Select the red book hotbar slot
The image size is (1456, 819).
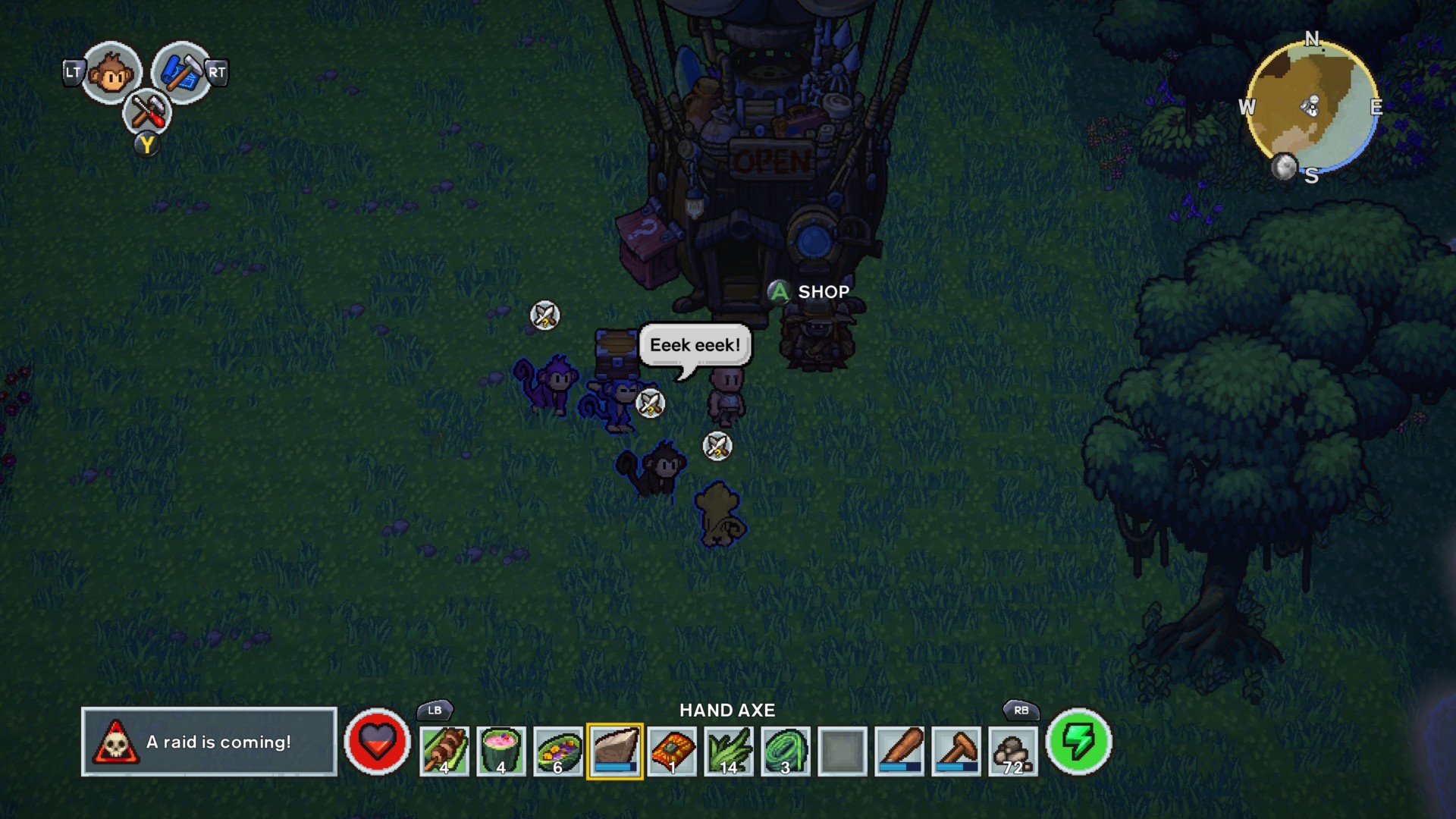click(x=672, y=751)
